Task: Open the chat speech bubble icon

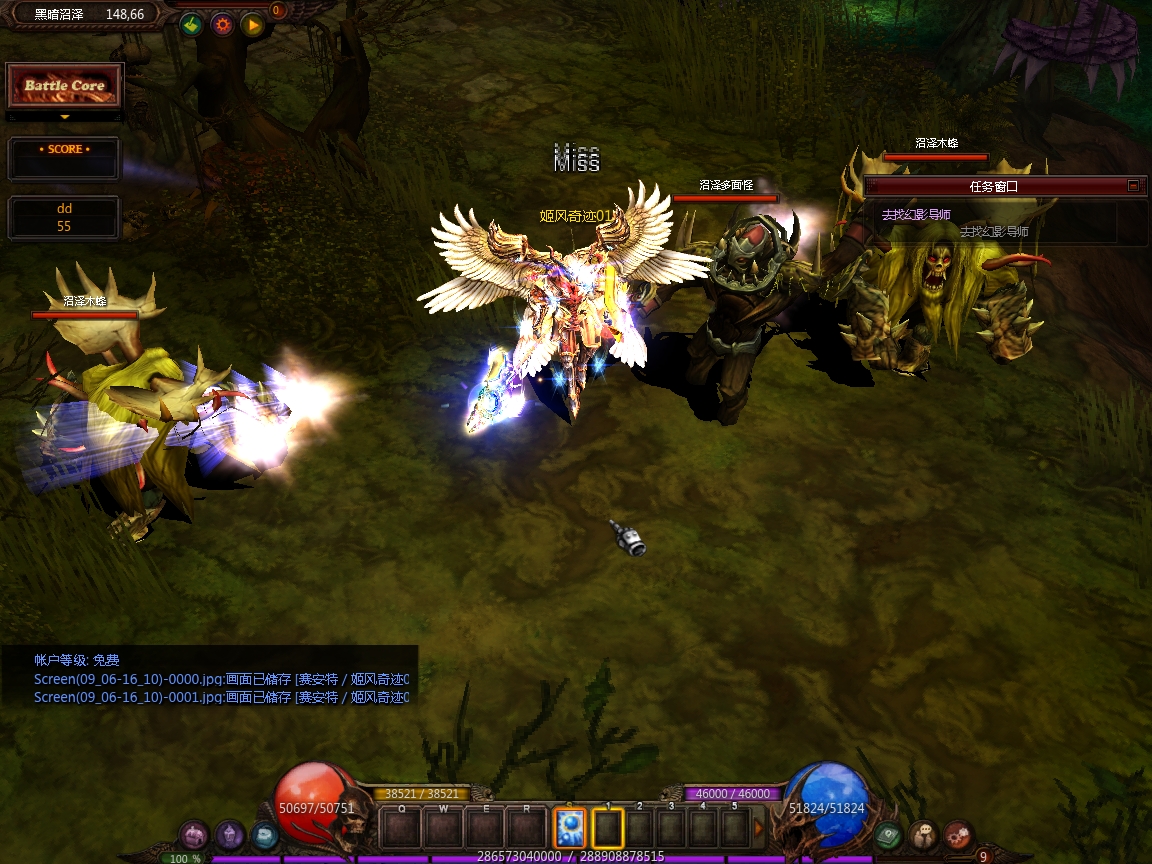Action: [924, 835]
